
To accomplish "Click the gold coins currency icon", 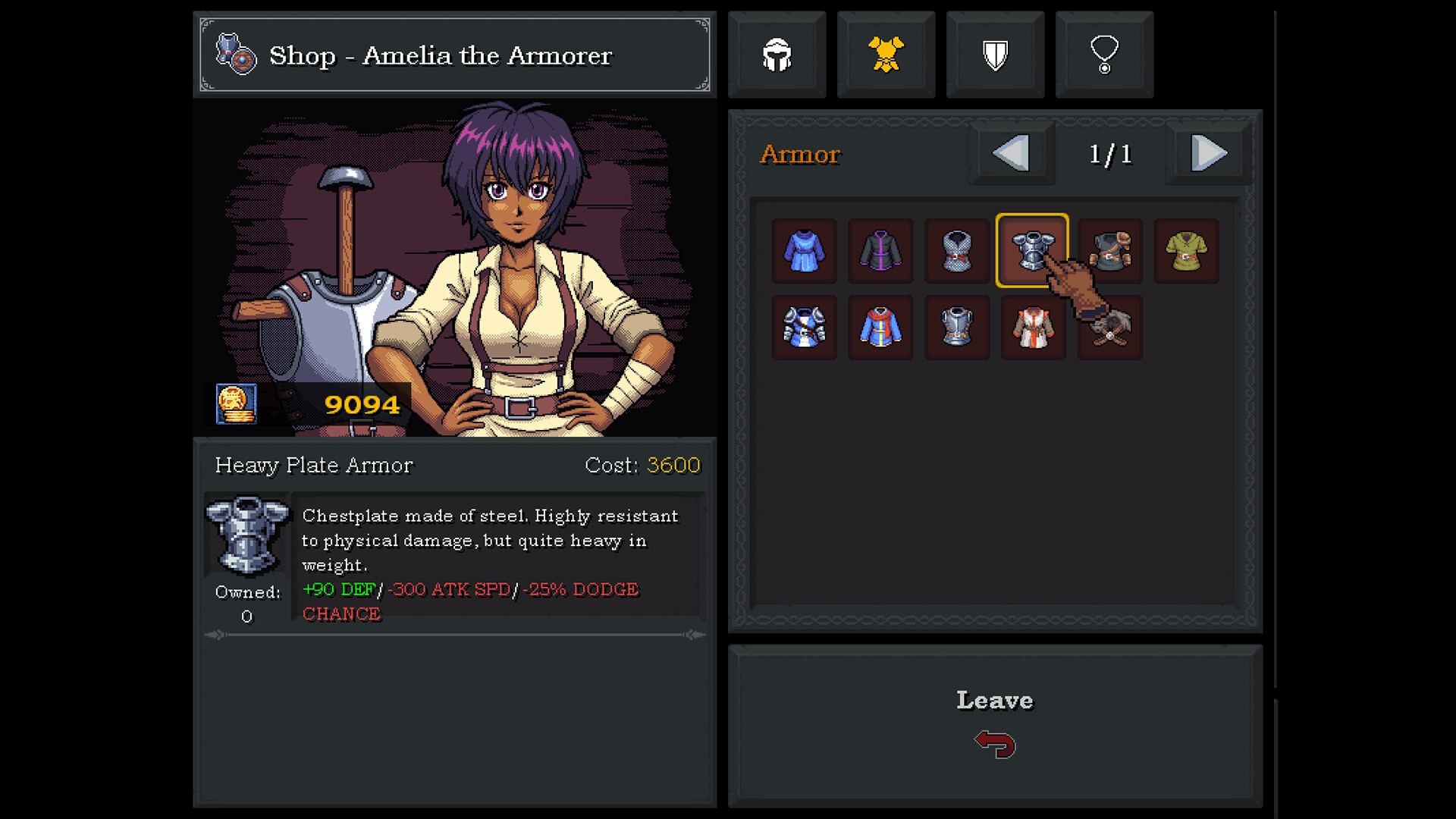I will point(235,404).
